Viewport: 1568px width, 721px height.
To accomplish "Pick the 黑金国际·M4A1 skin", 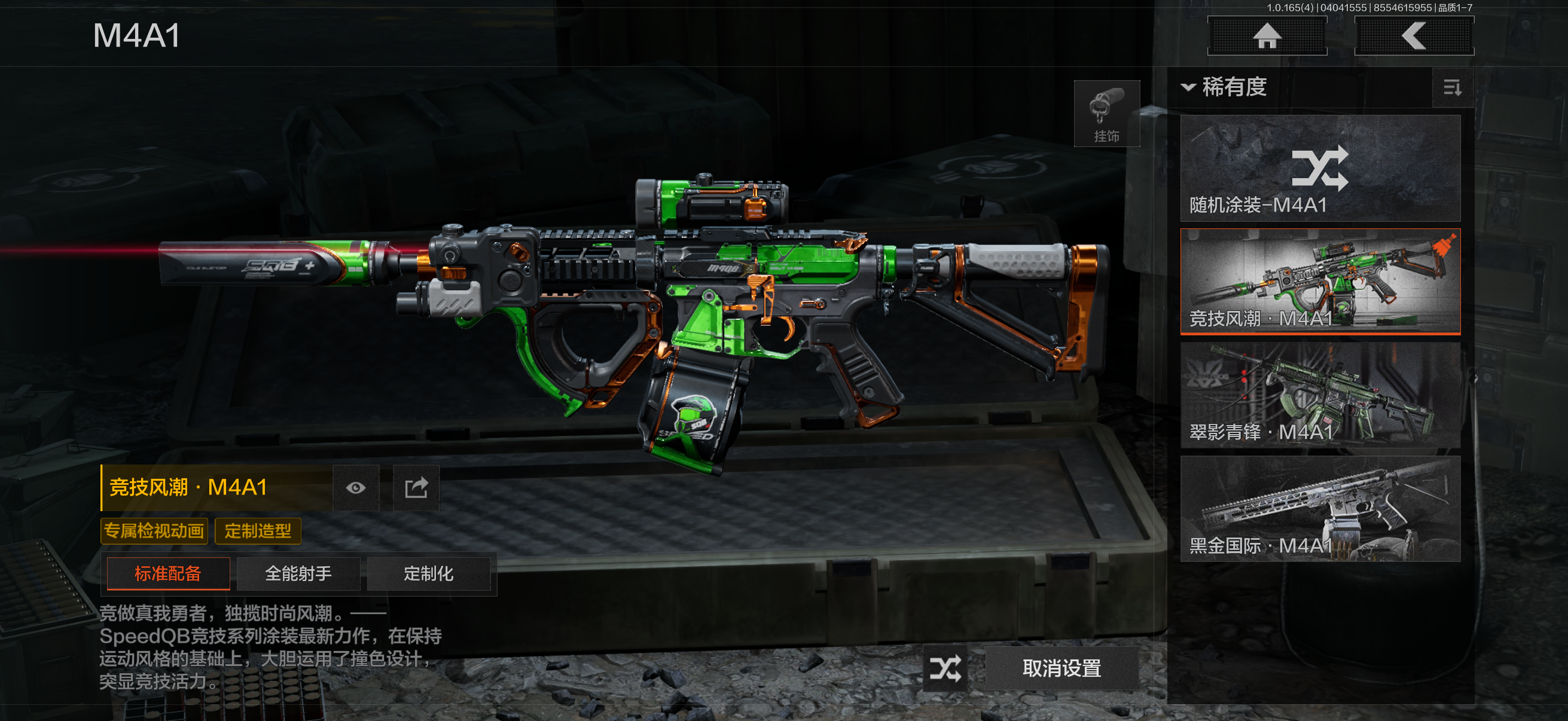I will coord(1320,509).
